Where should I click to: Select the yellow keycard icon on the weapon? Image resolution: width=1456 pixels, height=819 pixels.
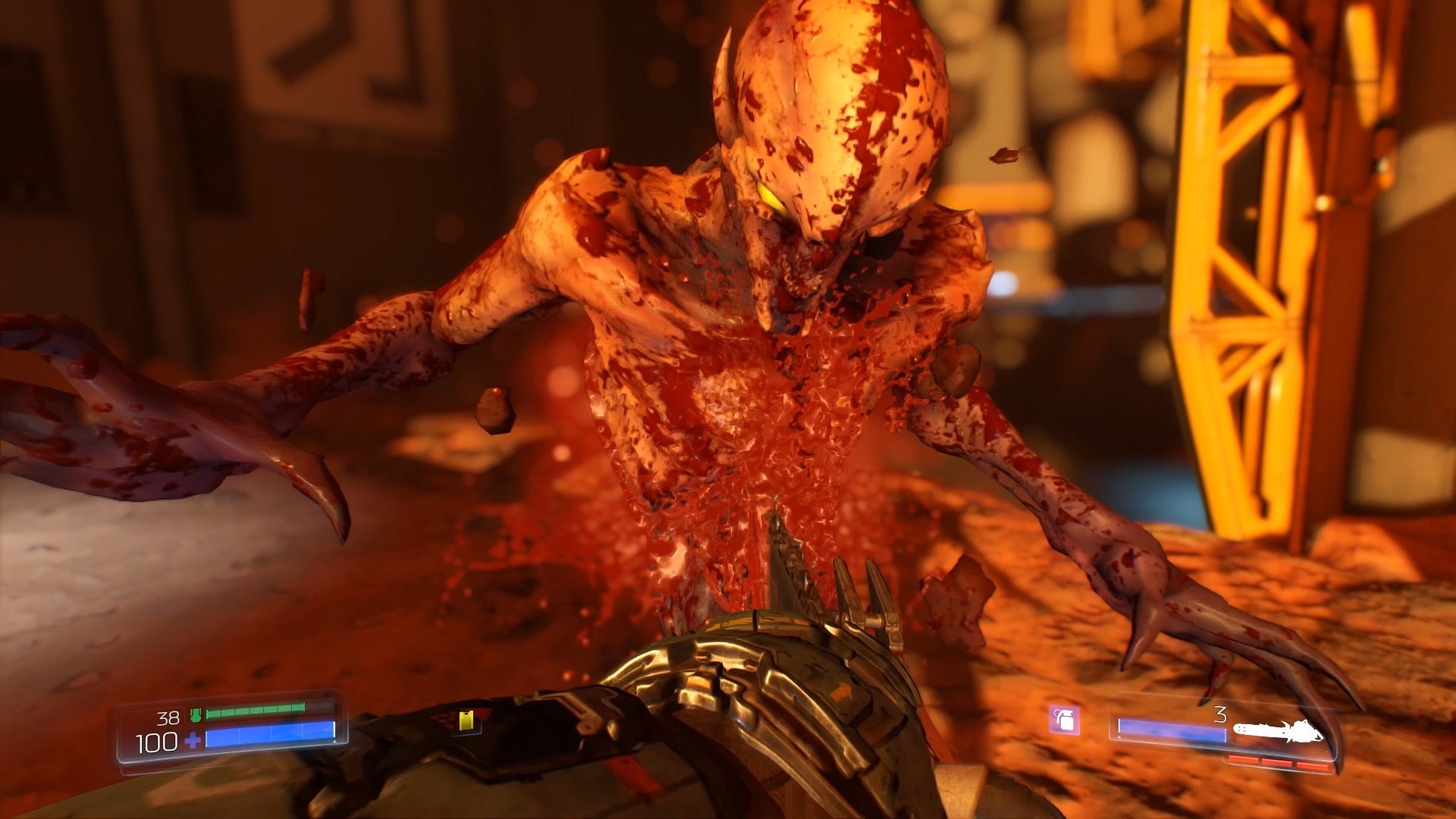pos(467,720)
